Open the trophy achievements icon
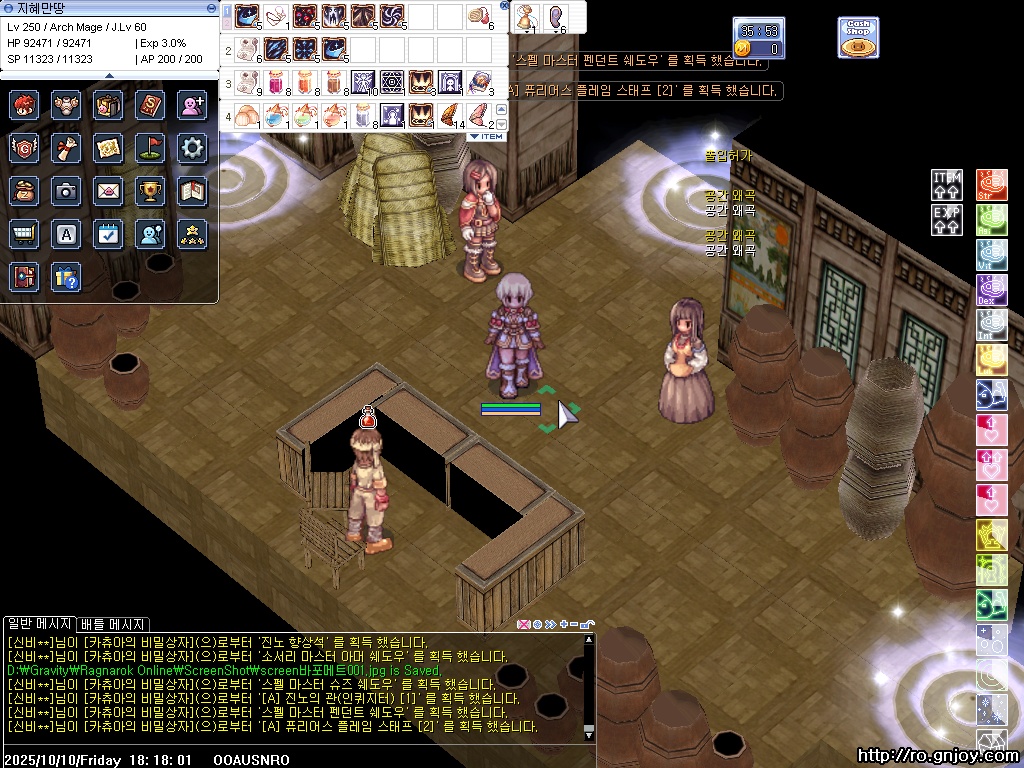The width and height of the screenshot is (1024, 768). click(150, 191)
